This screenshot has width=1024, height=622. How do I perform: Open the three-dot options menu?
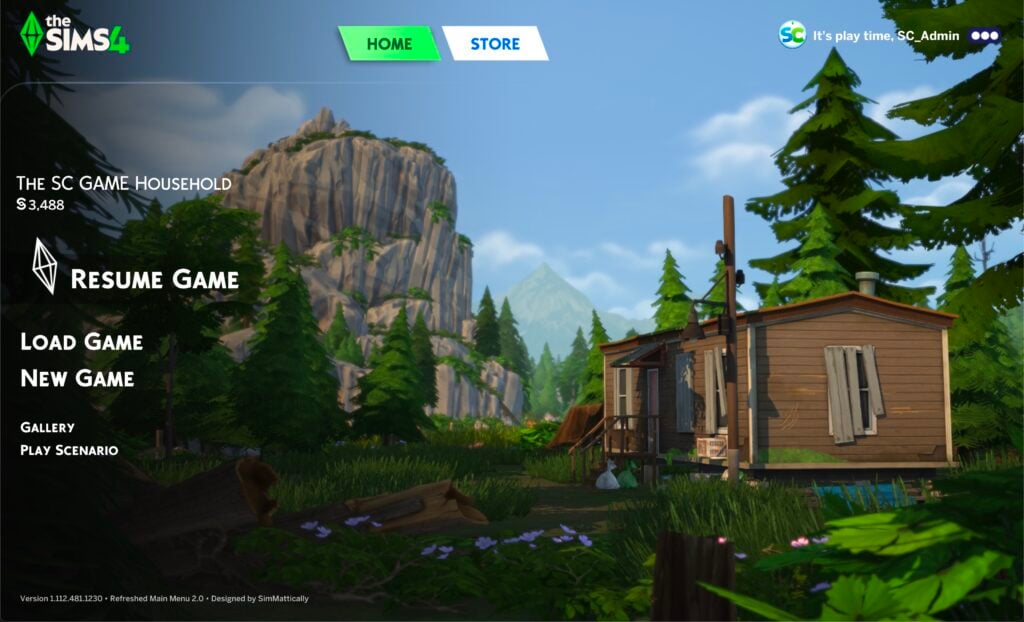[x=985, y=35]
